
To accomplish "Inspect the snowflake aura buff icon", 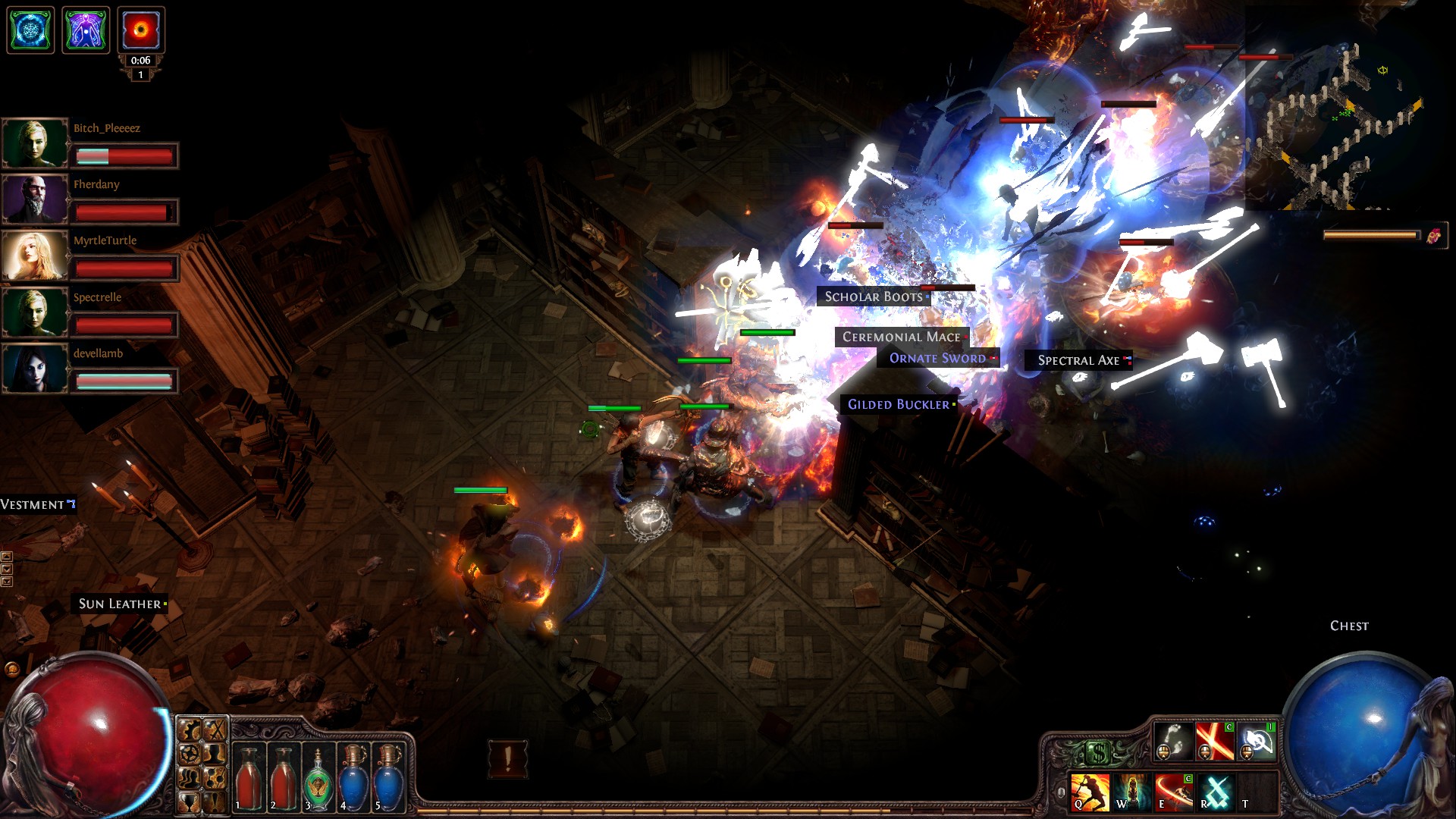I will [30, 30].
